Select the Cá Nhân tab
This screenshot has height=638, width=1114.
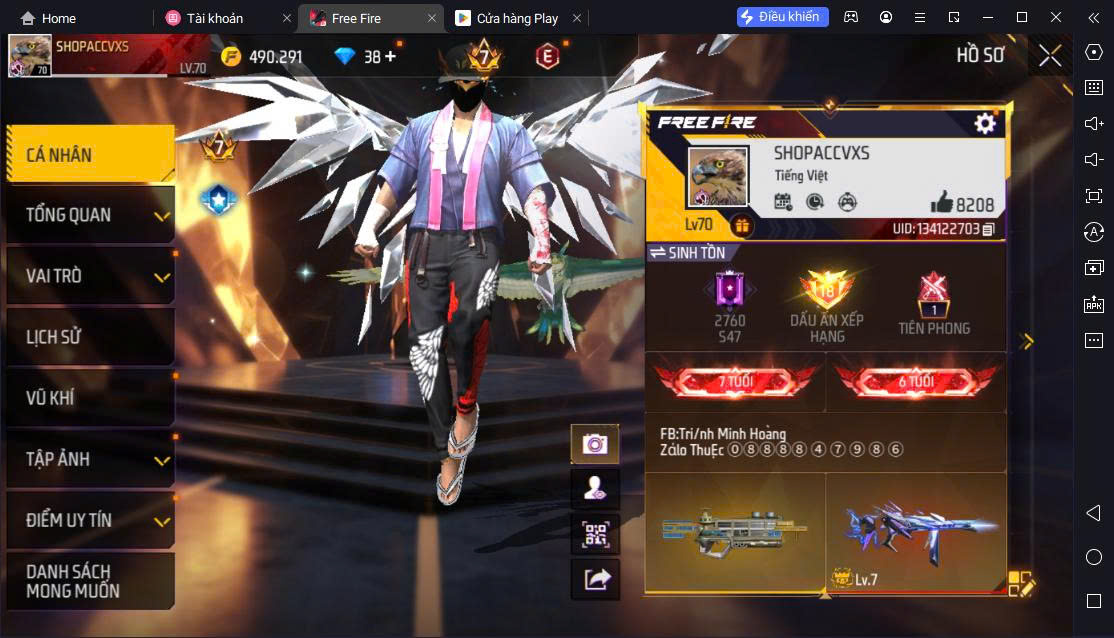pyautogui.click(x=90, y=154)
